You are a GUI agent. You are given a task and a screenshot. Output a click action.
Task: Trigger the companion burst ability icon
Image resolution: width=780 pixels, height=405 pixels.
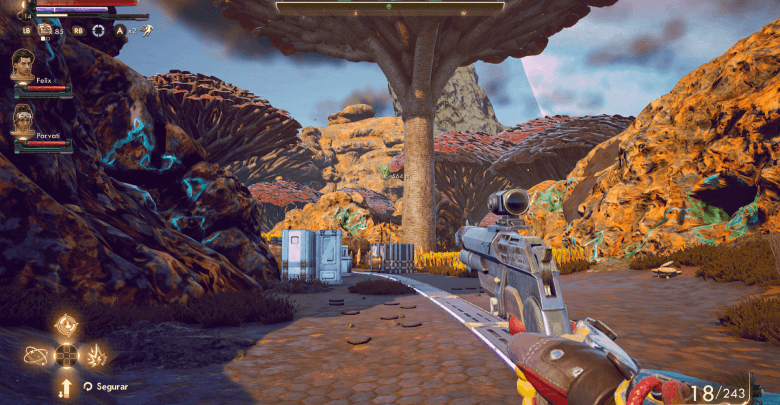(x=98, y=354)
